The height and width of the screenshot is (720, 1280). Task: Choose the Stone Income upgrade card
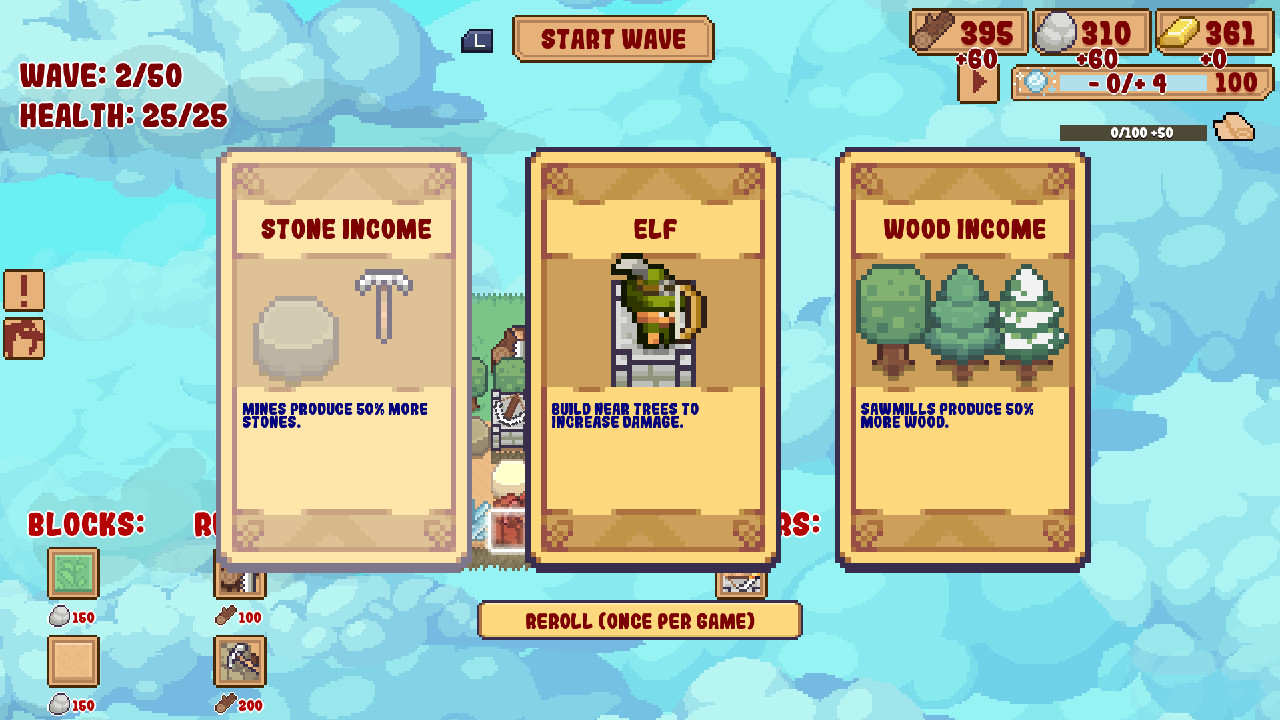point(344,360)
